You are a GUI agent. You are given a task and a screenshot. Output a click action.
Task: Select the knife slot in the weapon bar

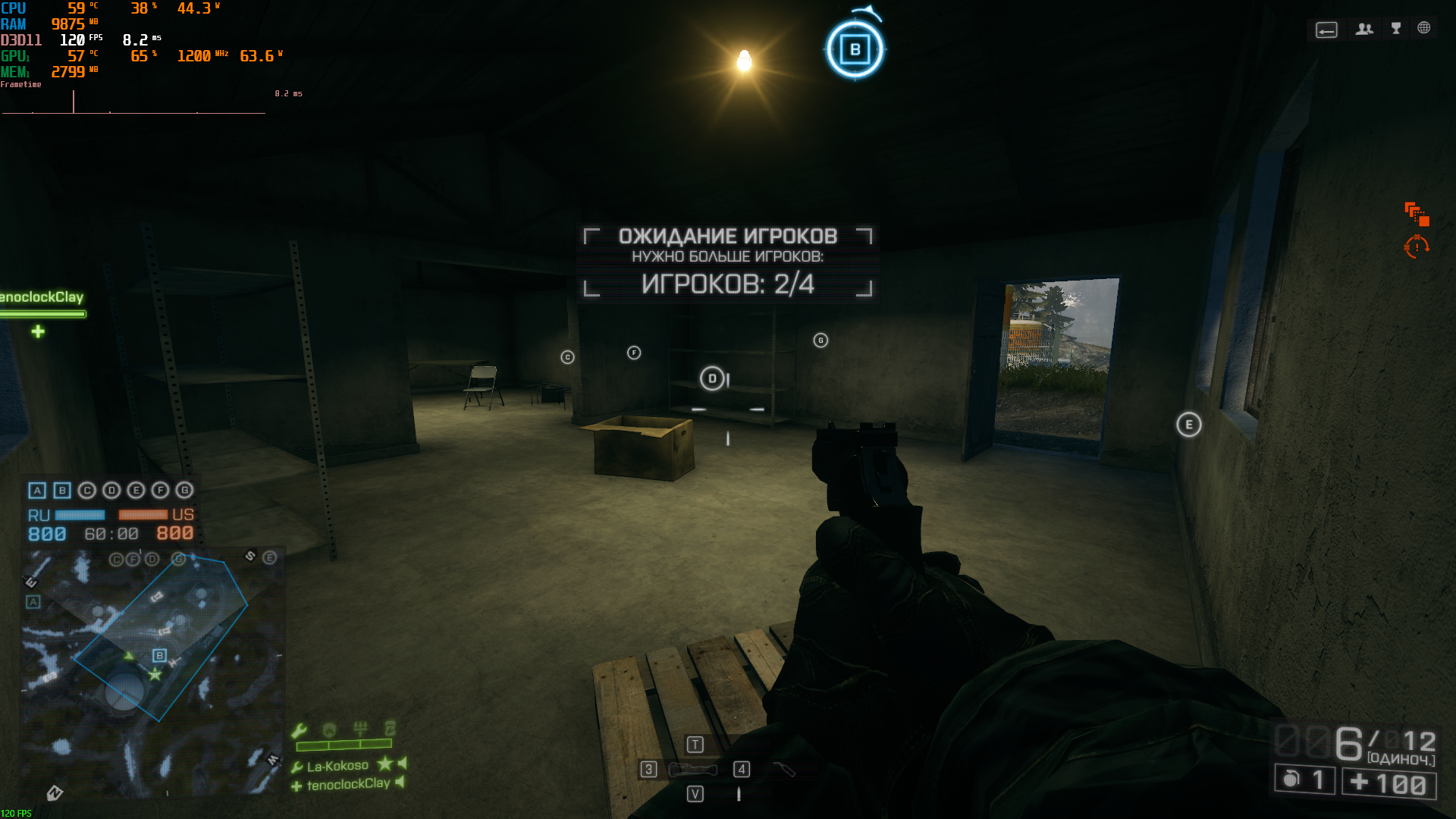click(x=784, y=770)
